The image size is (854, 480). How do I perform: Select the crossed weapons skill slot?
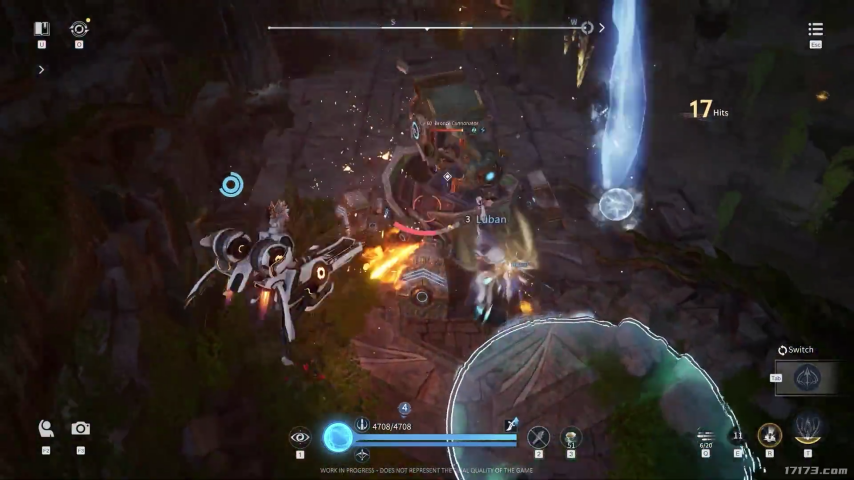pos(539,436)
